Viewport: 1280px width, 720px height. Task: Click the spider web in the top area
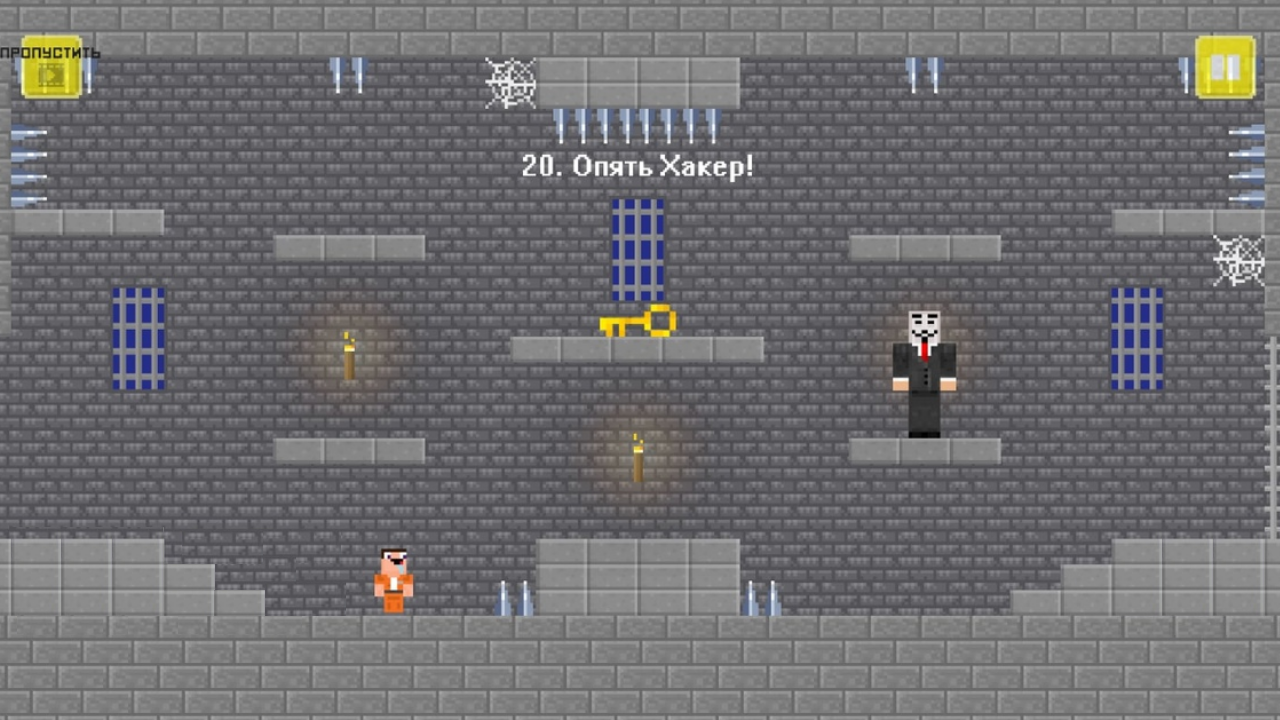point(510,82)
